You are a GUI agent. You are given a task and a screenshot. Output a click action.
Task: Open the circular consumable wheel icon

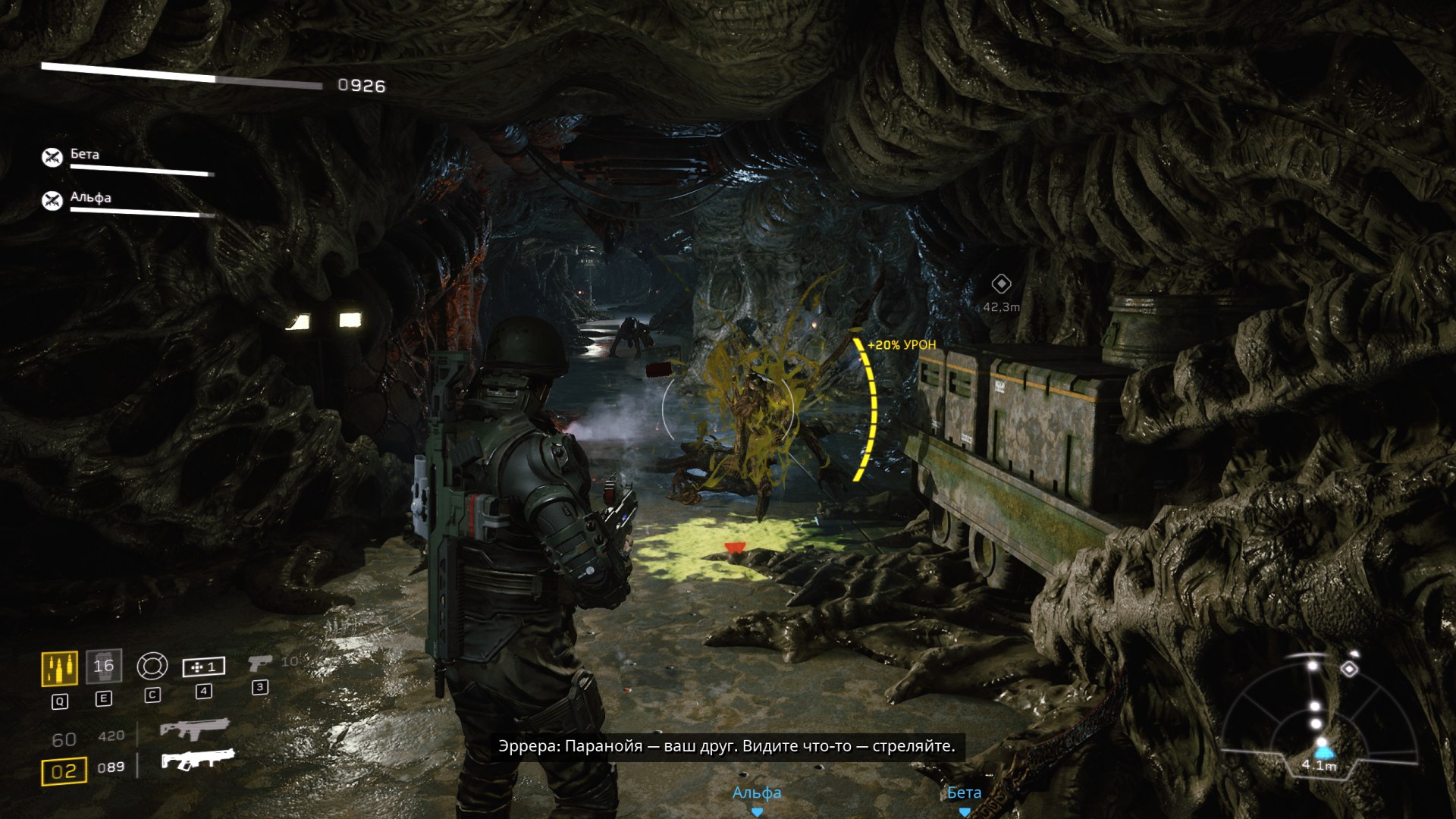coord(152,667)
